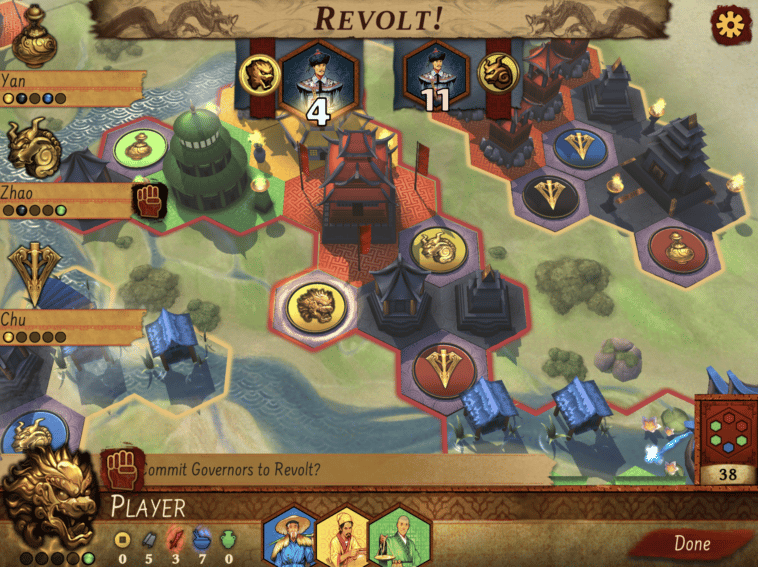
Task: Open the gear settings menu
Action: 731,25
